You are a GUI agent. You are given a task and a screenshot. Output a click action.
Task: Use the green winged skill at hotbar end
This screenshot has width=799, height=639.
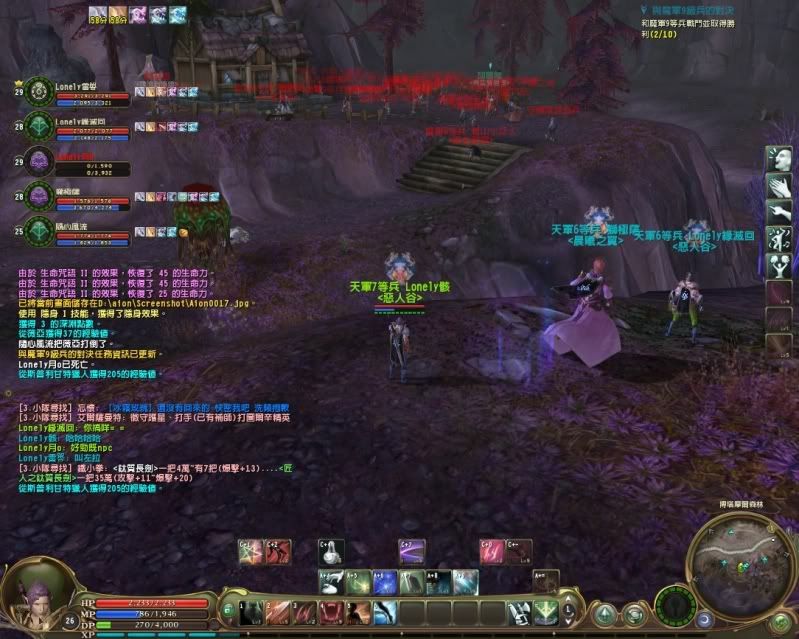click(x=545, y=611)
